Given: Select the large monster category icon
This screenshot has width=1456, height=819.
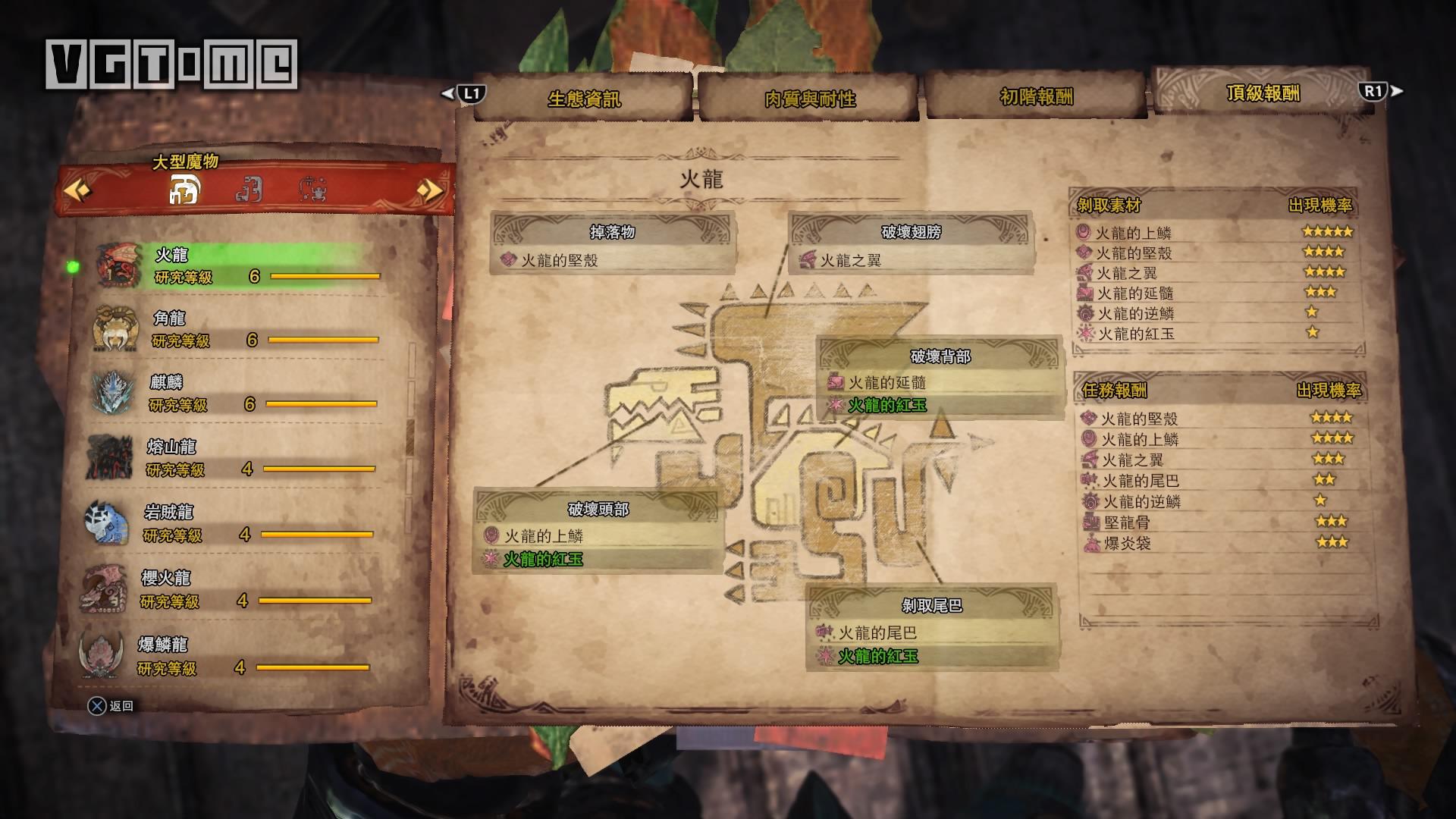Looking at the screenshot, I should tap(184, 190).
